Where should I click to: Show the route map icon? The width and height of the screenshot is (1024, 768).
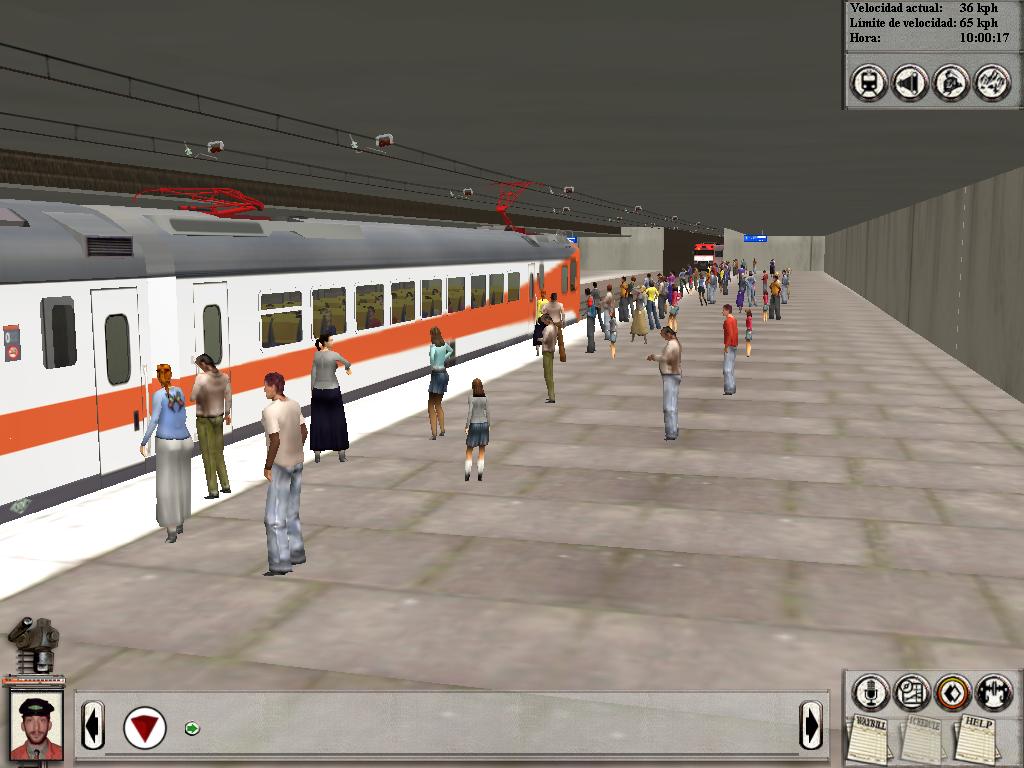(x=911, y=692)
